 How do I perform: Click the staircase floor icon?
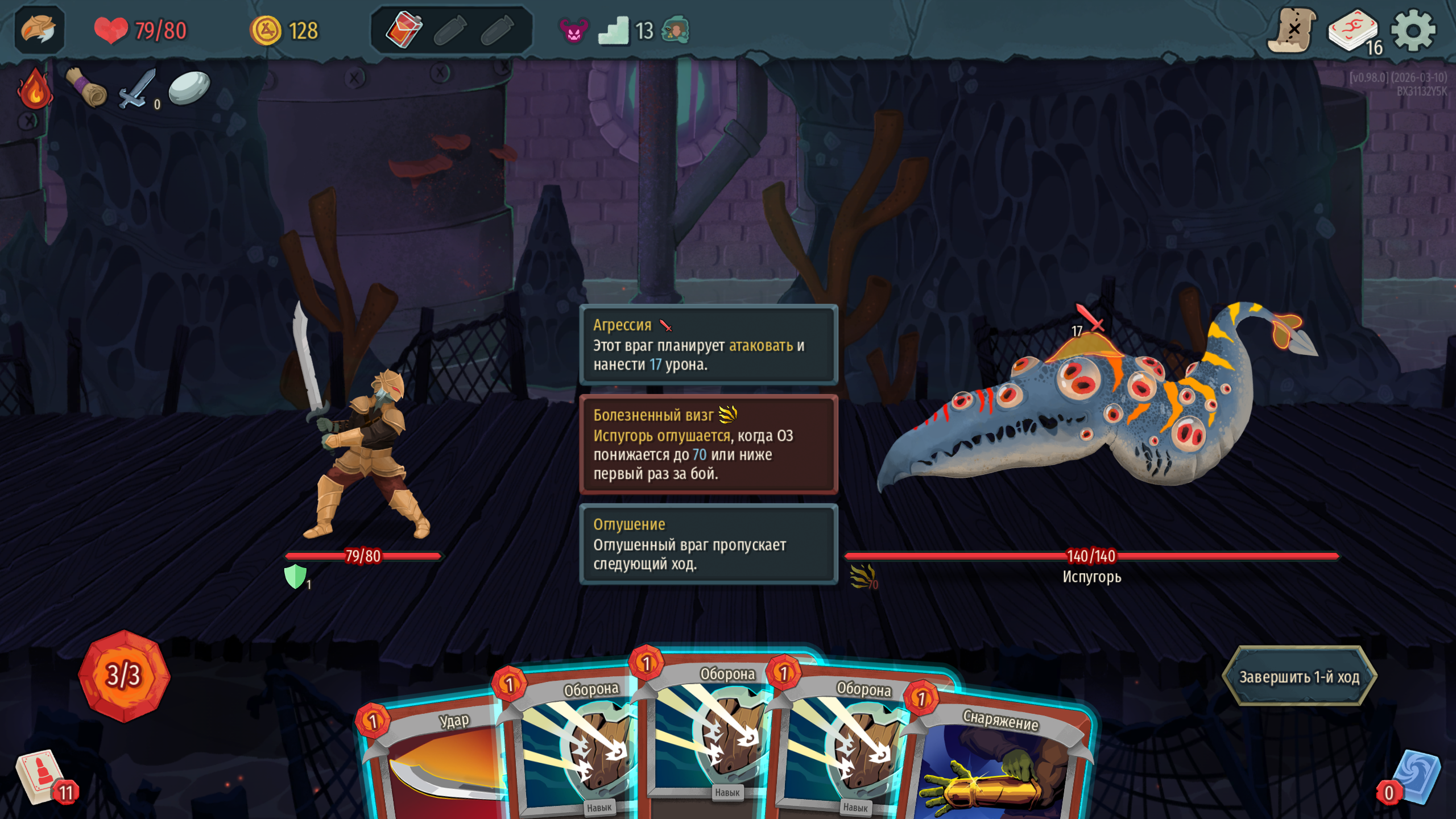(x=614, y=31)
